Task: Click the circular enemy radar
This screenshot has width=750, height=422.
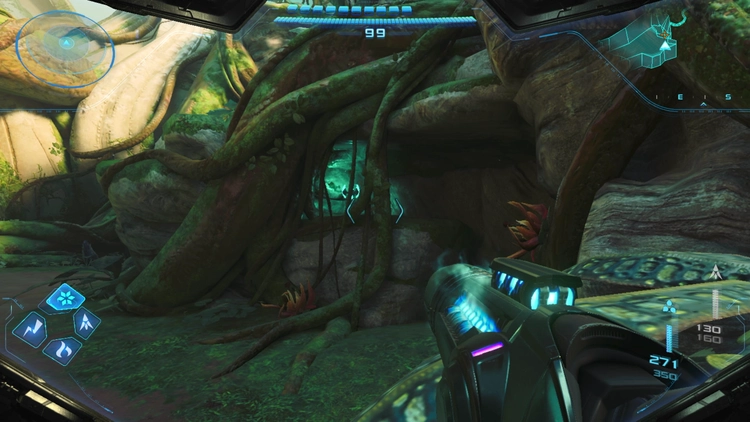Action: tap(66, 44)
